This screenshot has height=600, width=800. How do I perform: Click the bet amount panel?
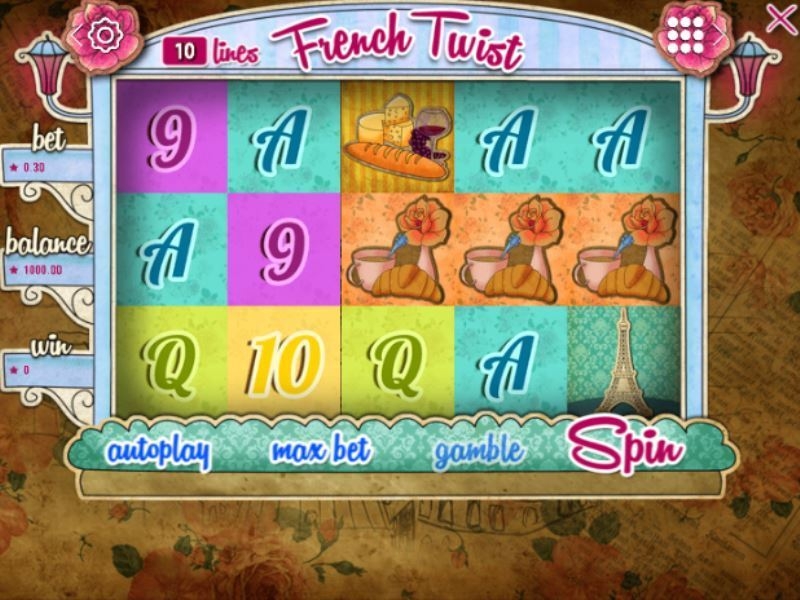click(45, 166)
